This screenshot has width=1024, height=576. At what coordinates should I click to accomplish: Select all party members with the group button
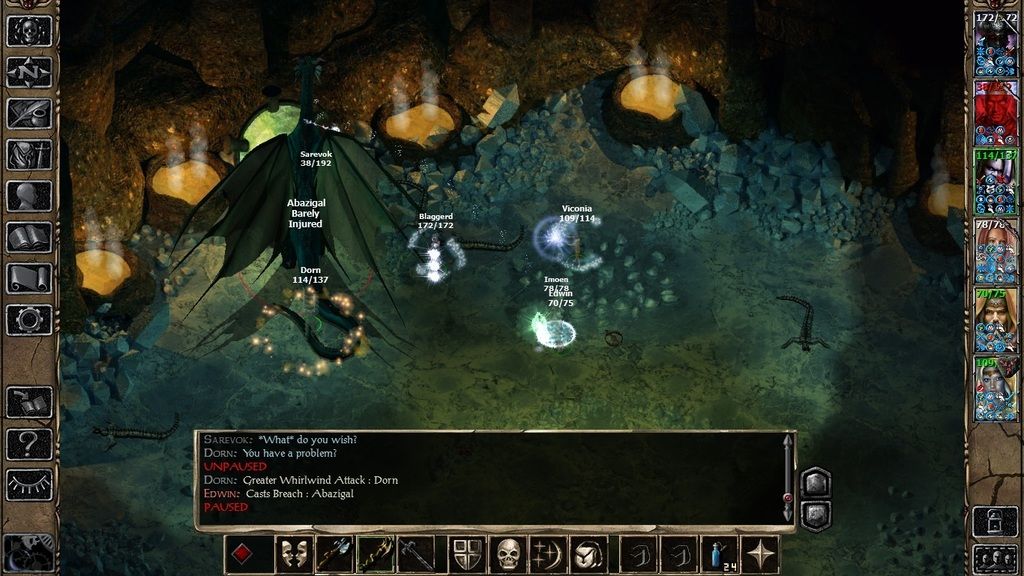[x=995, y=558]
